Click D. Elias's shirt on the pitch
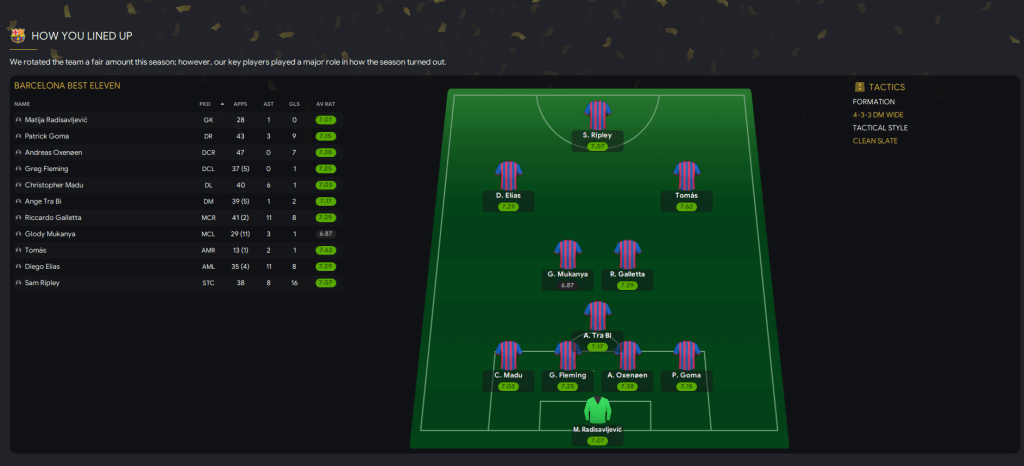The height and width of the screenshot is (466, 1024). [508, 175]
